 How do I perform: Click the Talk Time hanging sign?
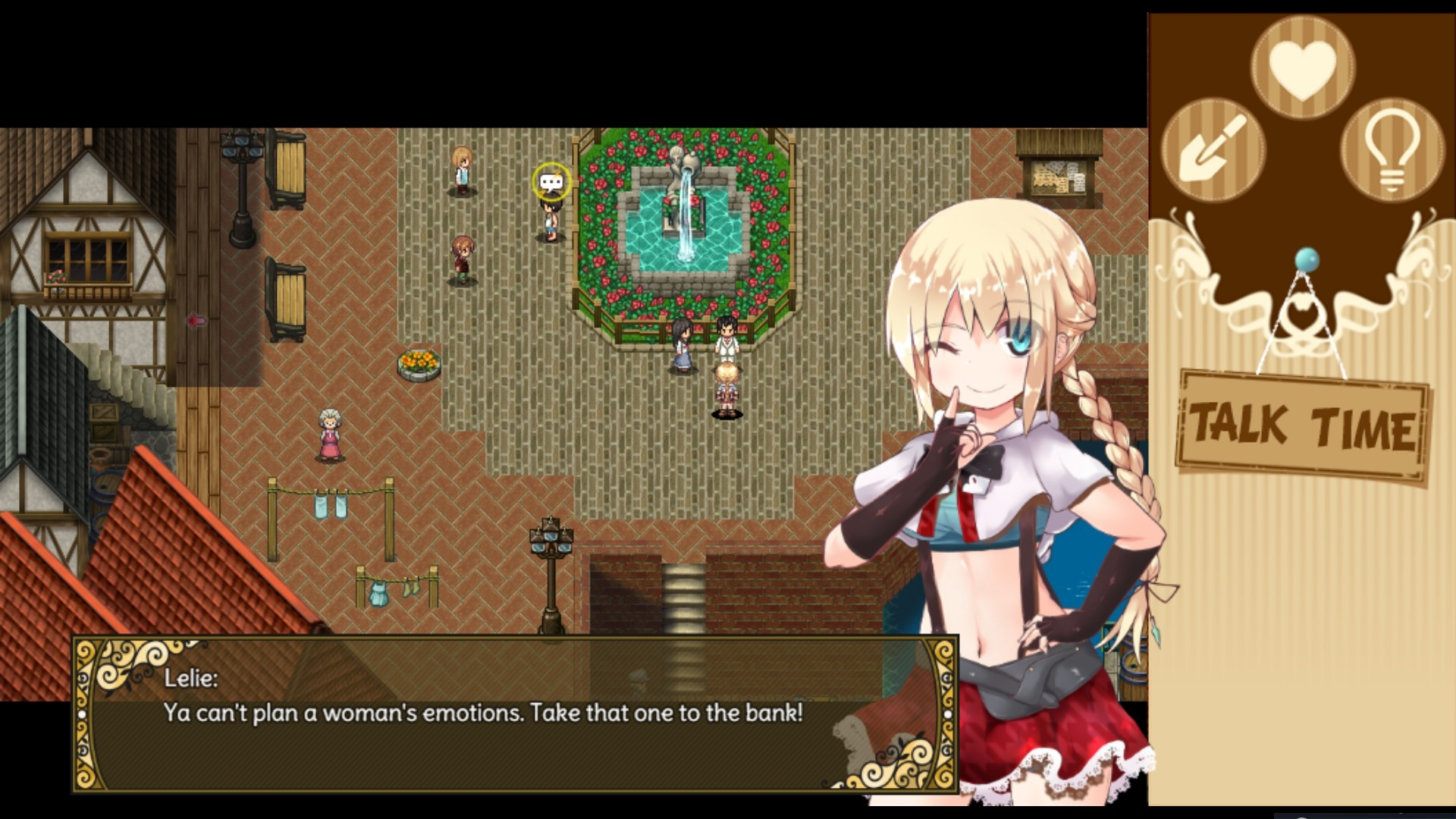point(1302,426)
